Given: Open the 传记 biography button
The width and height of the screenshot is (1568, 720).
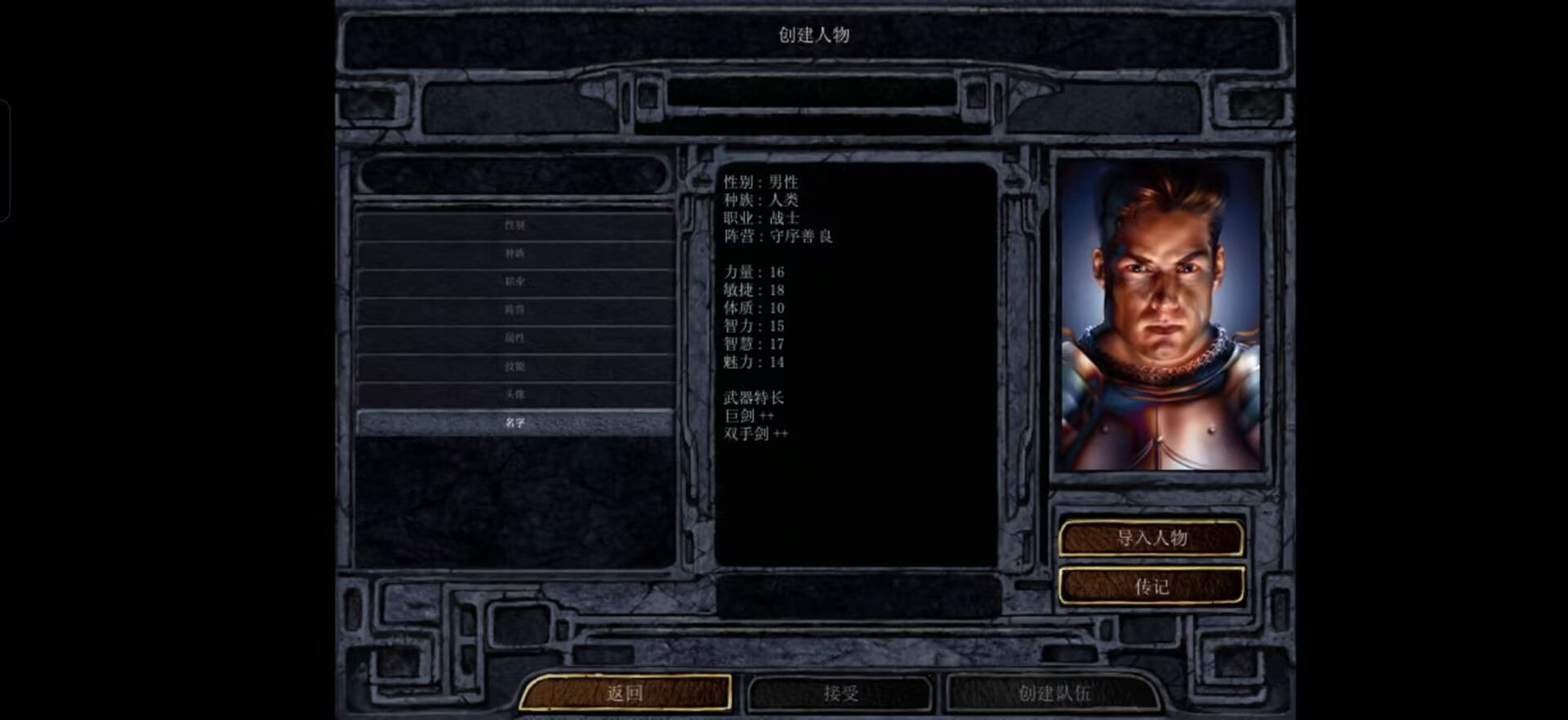Looking at the screenshot, I should pos(1151,586).
